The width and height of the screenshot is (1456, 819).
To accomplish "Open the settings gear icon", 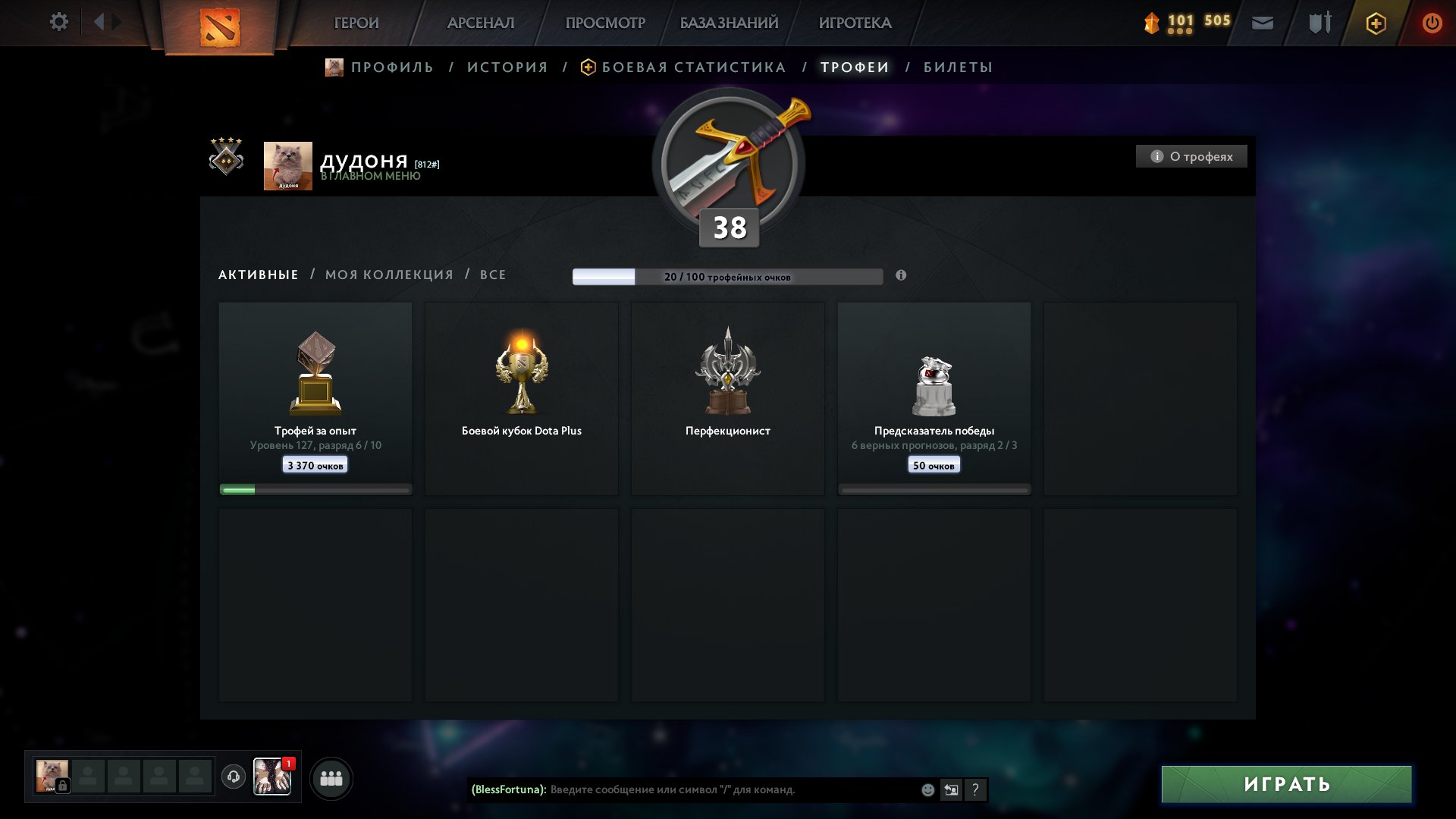I will tap(58, 22).
